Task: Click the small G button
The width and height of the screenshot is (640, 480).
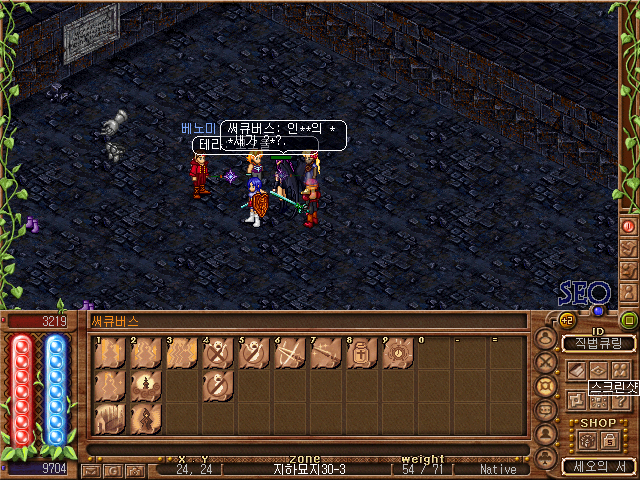Action: 113,469
